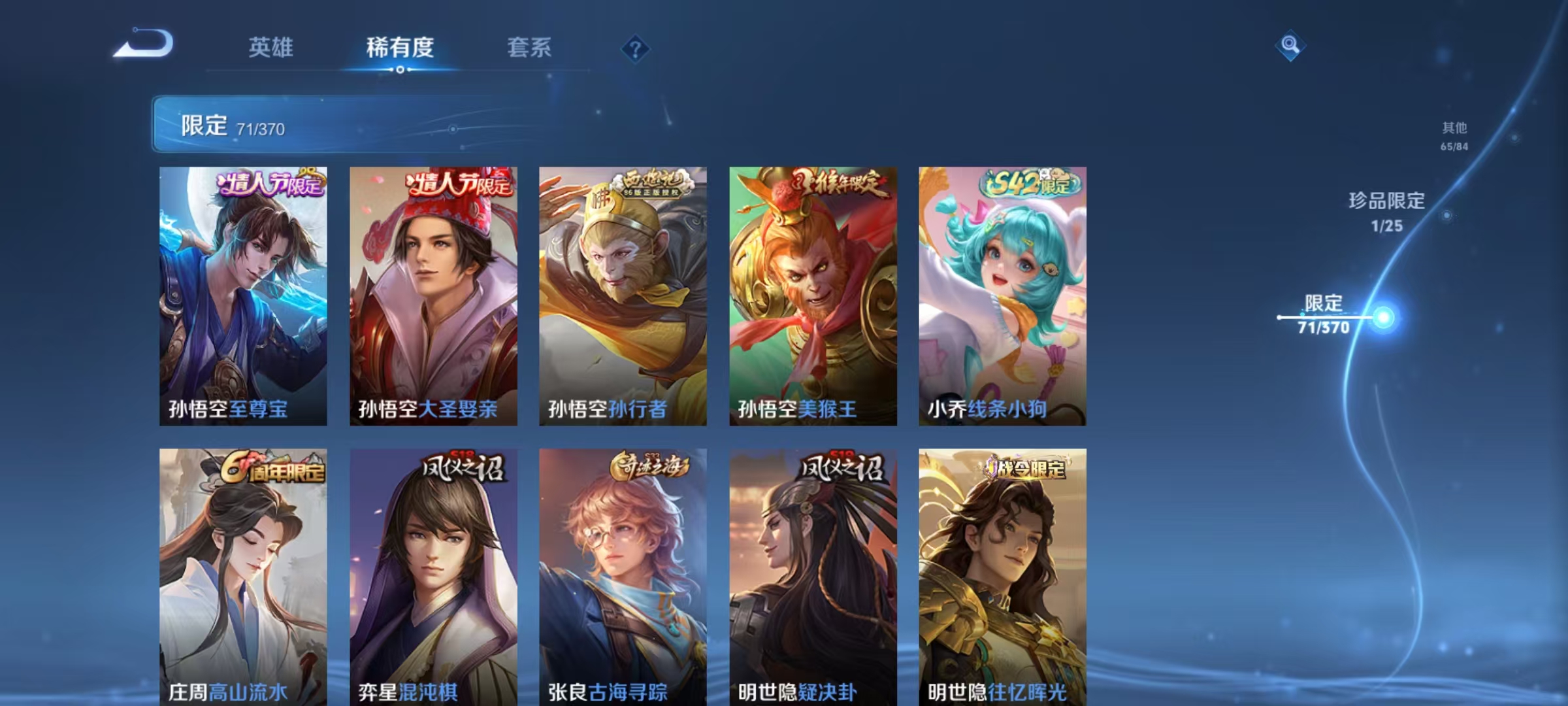
Task: Select the 稀有度 tab
Action: click(x=400, y=47)
